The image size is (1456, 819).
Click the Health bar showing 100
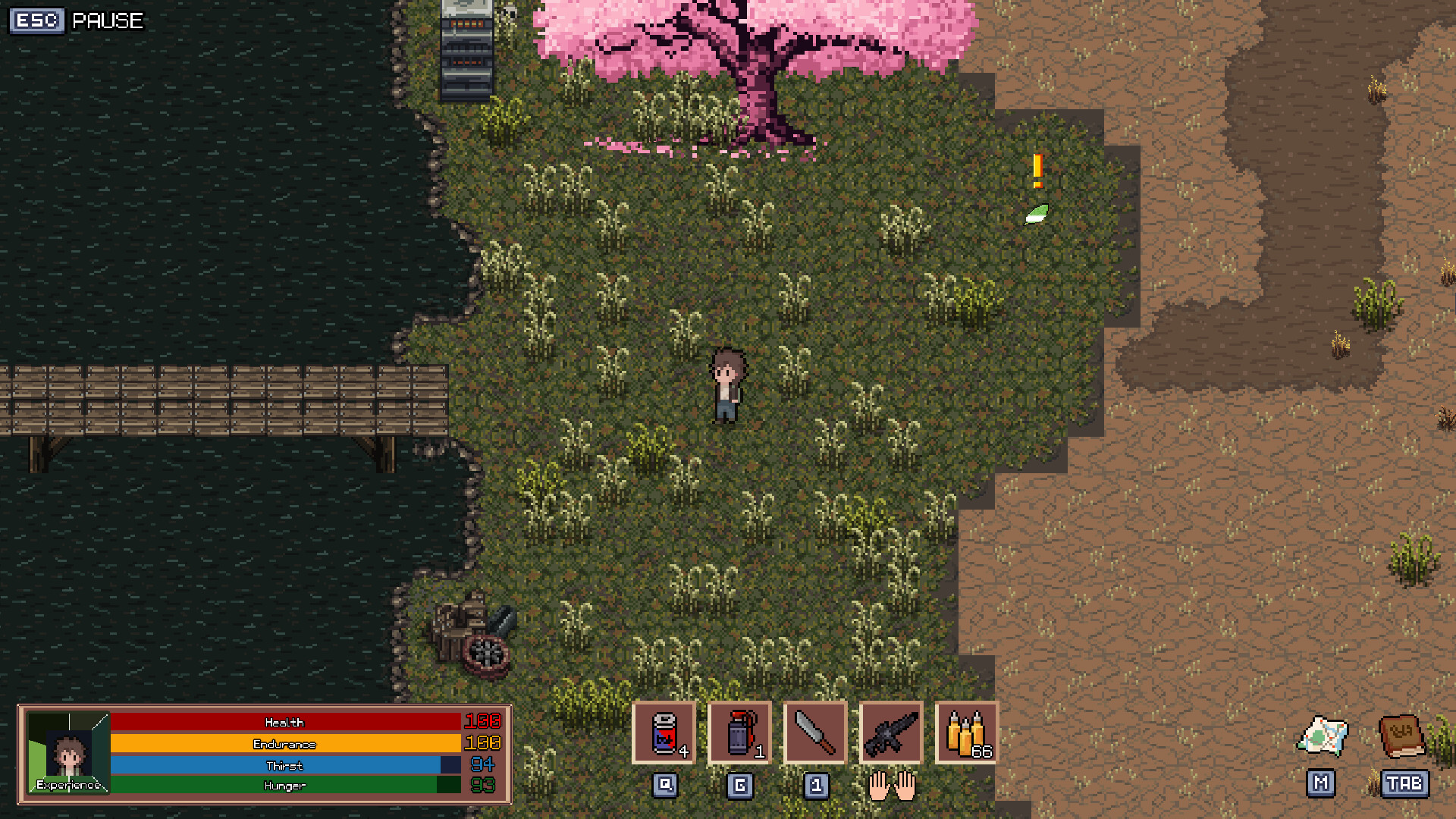(284, 722)
